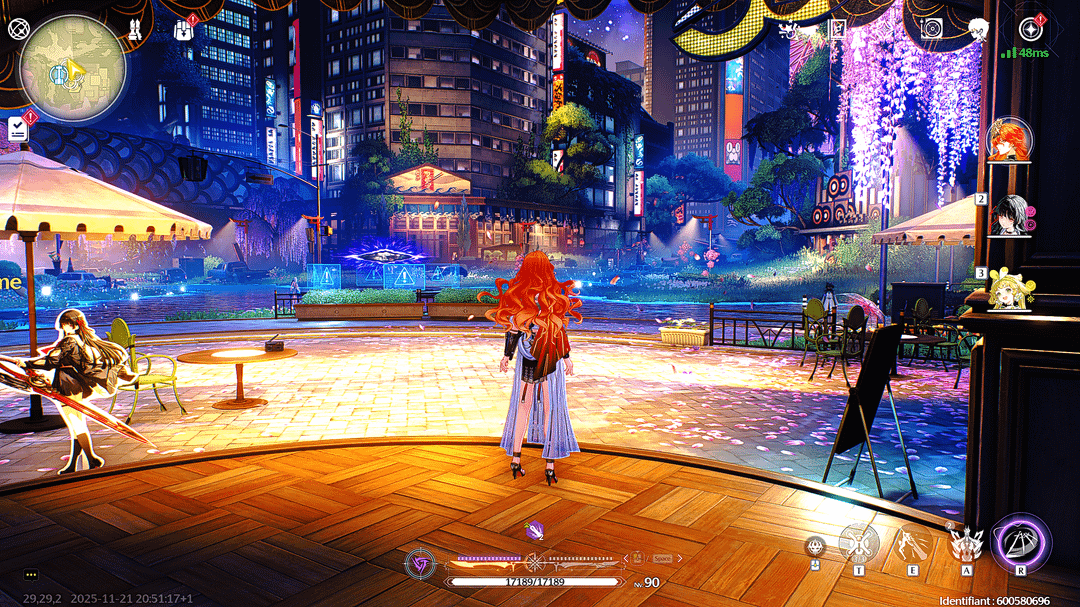The width and height of the screenshot is (1080, 607).
Task: Open the framed card icon in the top bar
Action: point(840,28)
